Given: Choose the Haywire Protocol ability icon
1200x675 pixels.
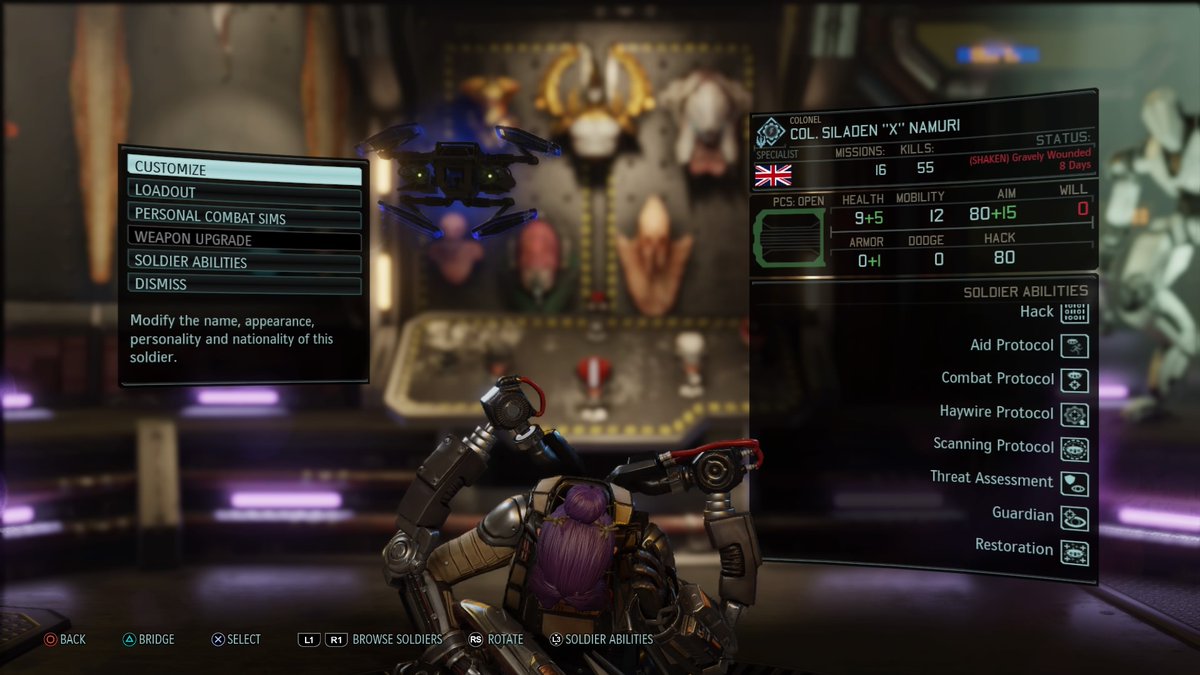Looking at the screenshot, I should [1075, 414].
